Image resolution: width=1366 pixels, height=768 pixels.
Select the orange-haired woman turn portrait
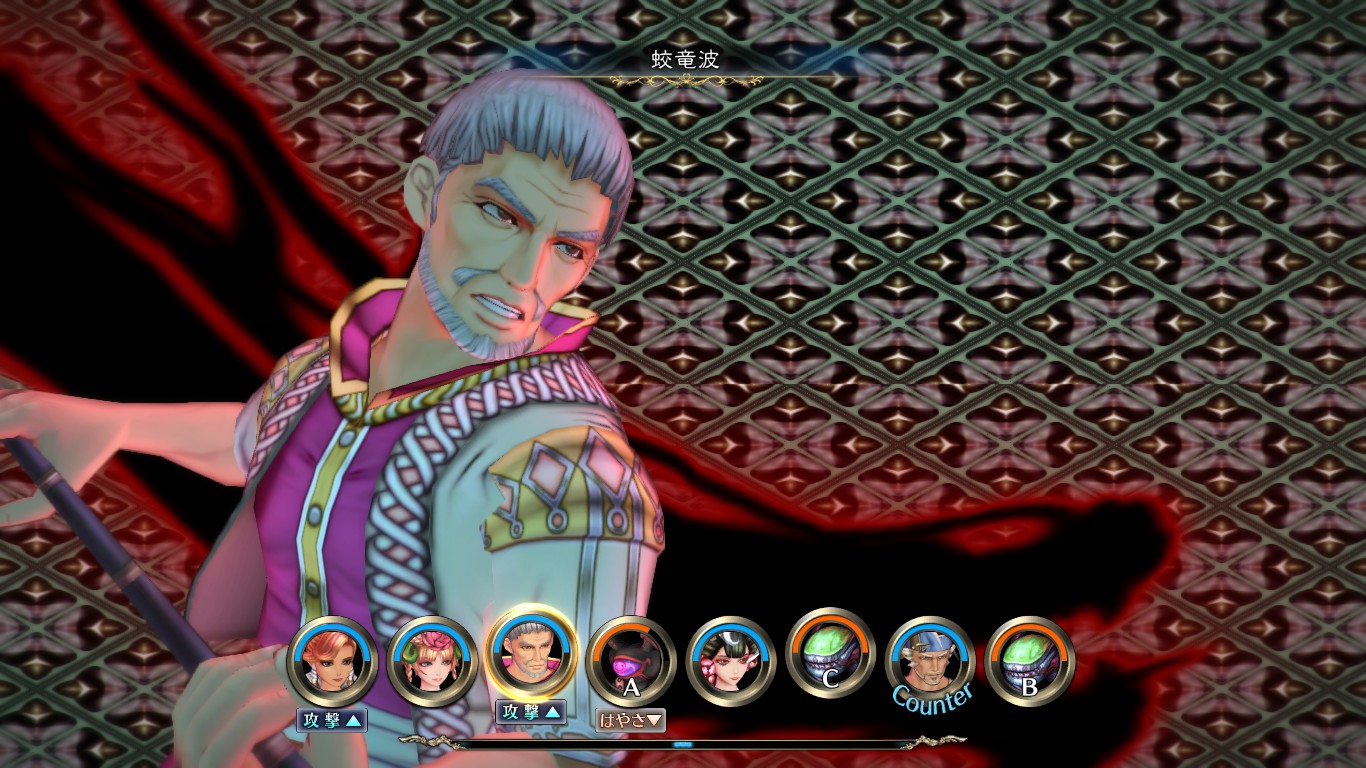click(332, 661)
